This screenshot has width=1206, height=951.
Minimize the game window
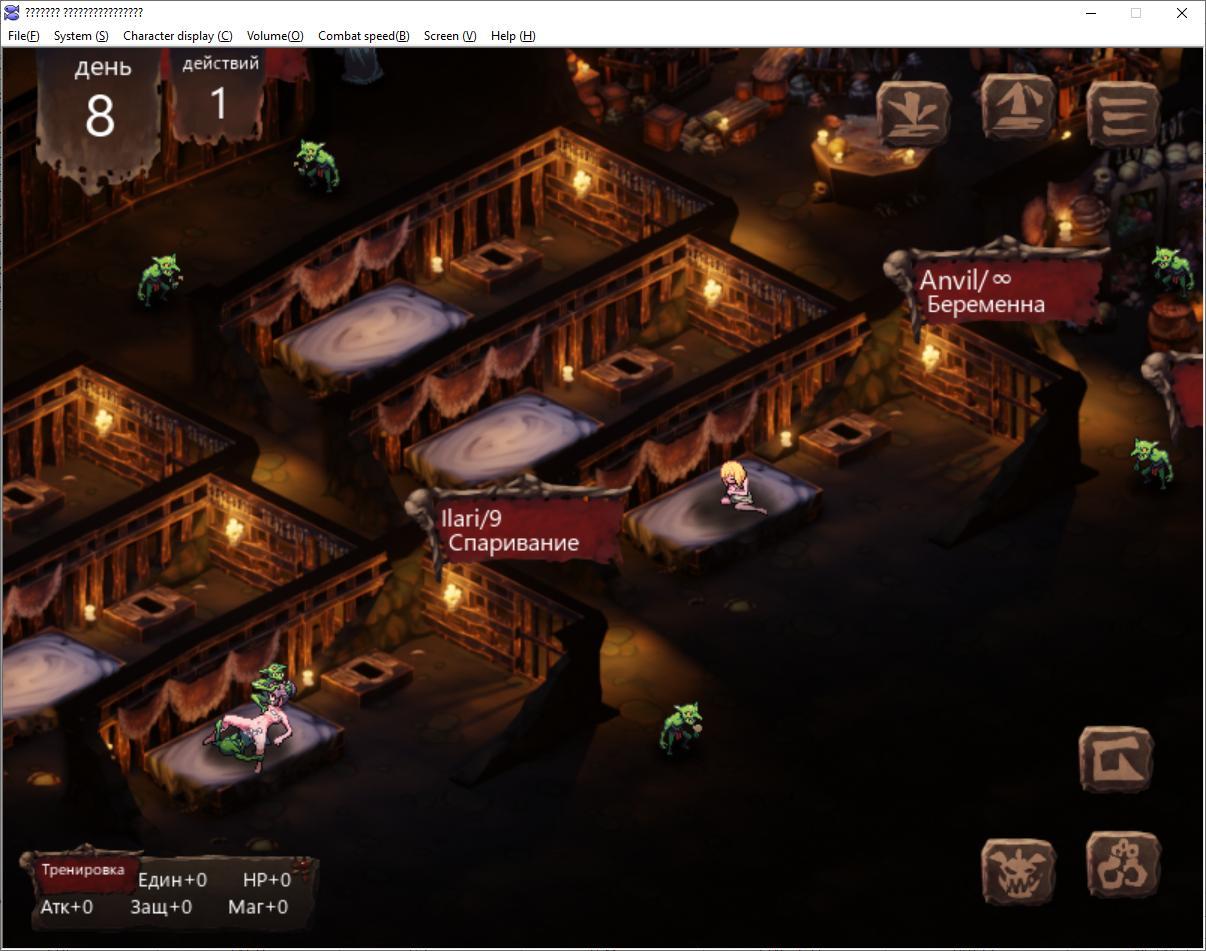point(1091,13)
